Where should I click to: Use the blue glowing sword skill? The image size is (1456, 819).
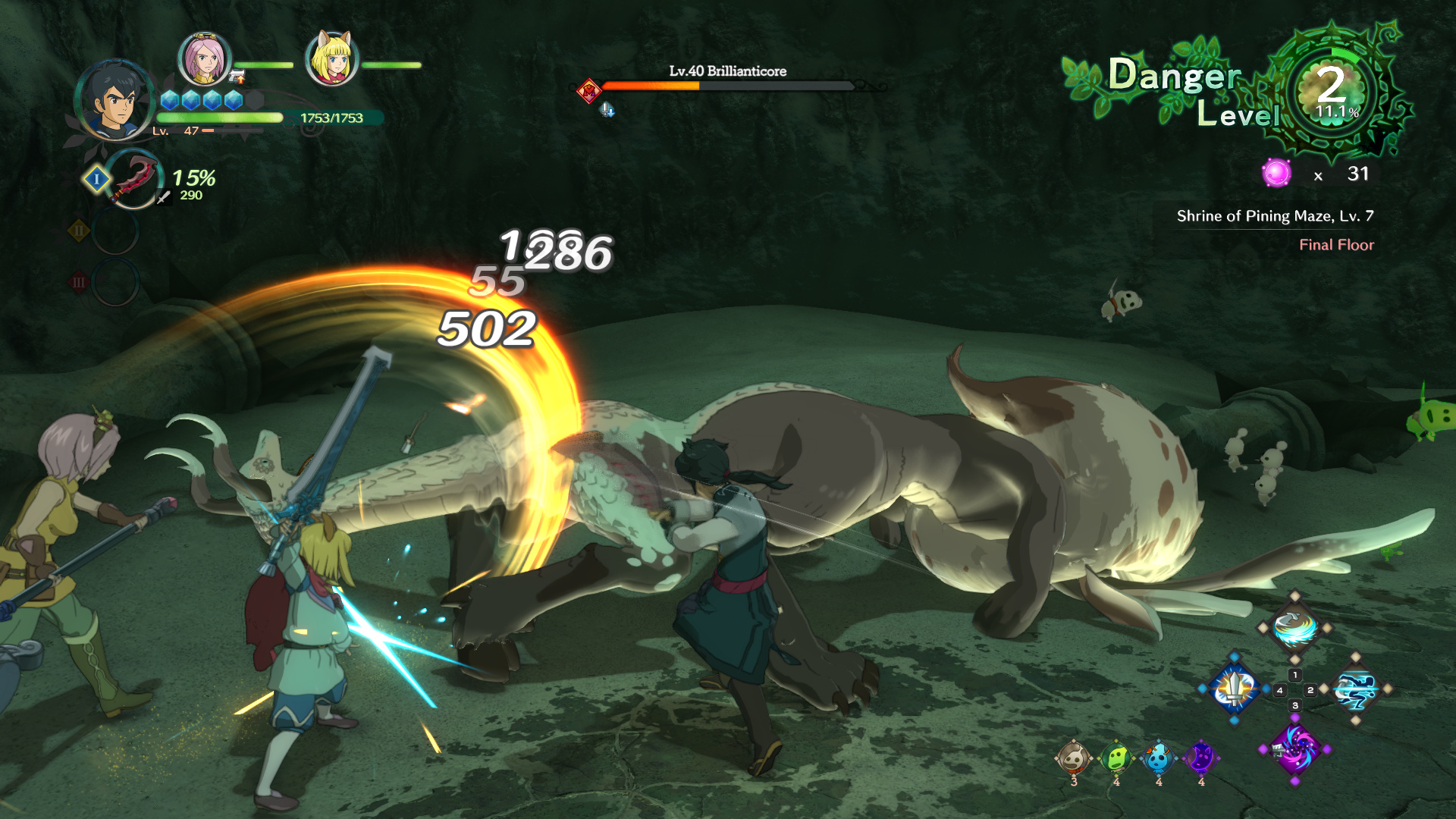click(1235, 689)
